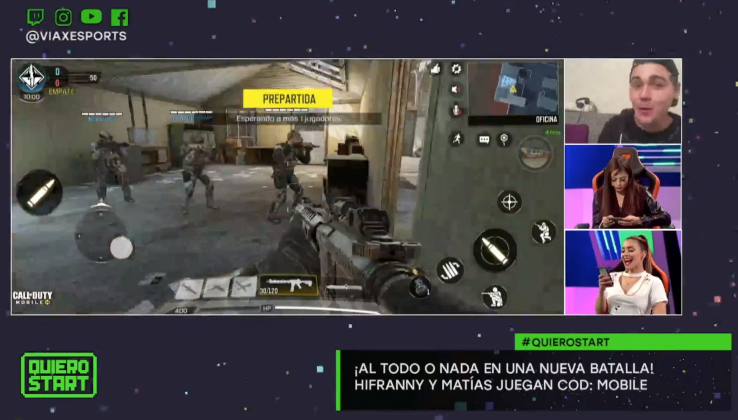Screen dimensions: 738x420
Task: Open the text chat bubble
Action: (484, 140)
